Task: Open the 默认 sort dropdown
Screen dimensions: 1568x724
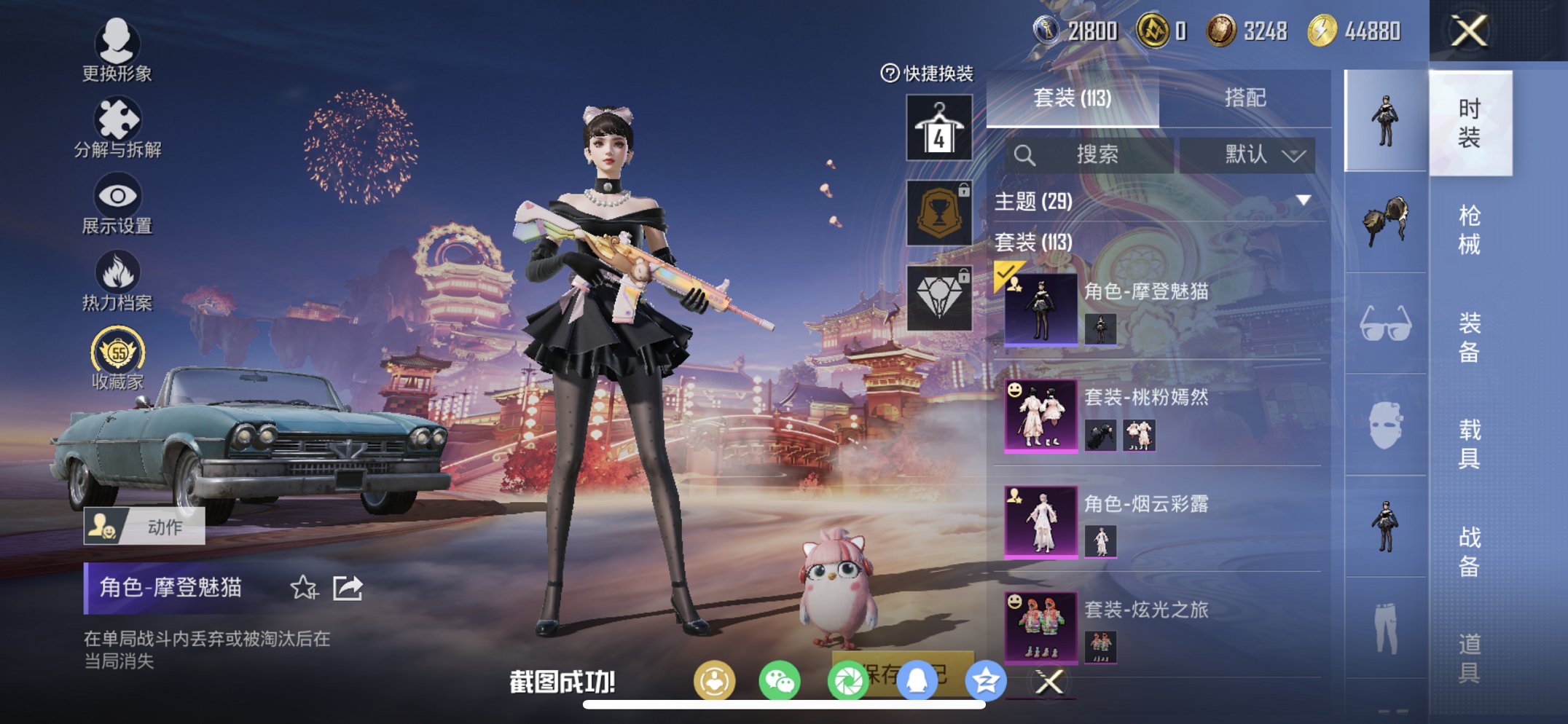Action: click(x=1250, y=155)
